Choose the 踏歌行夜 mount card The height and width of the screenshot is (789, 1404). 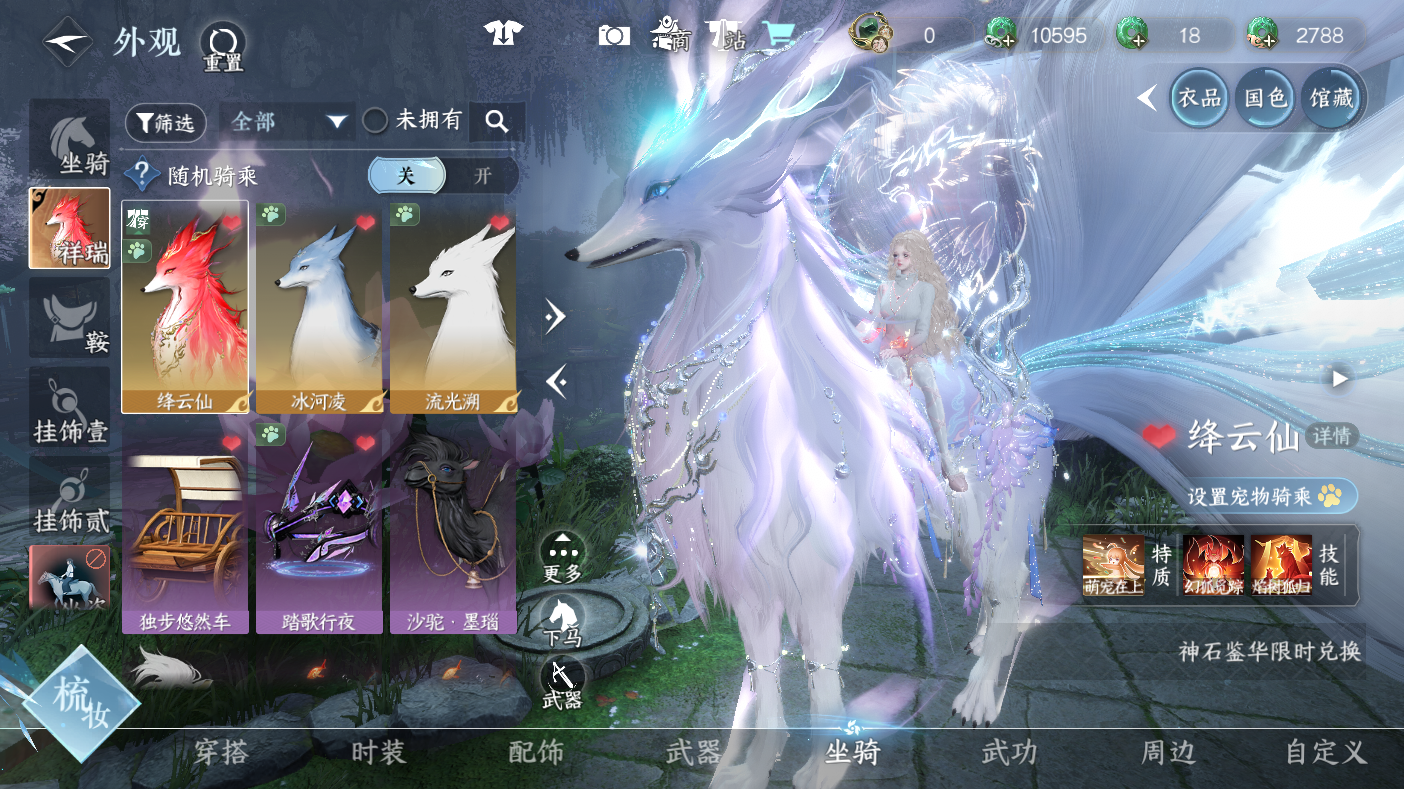coord(319,525)
